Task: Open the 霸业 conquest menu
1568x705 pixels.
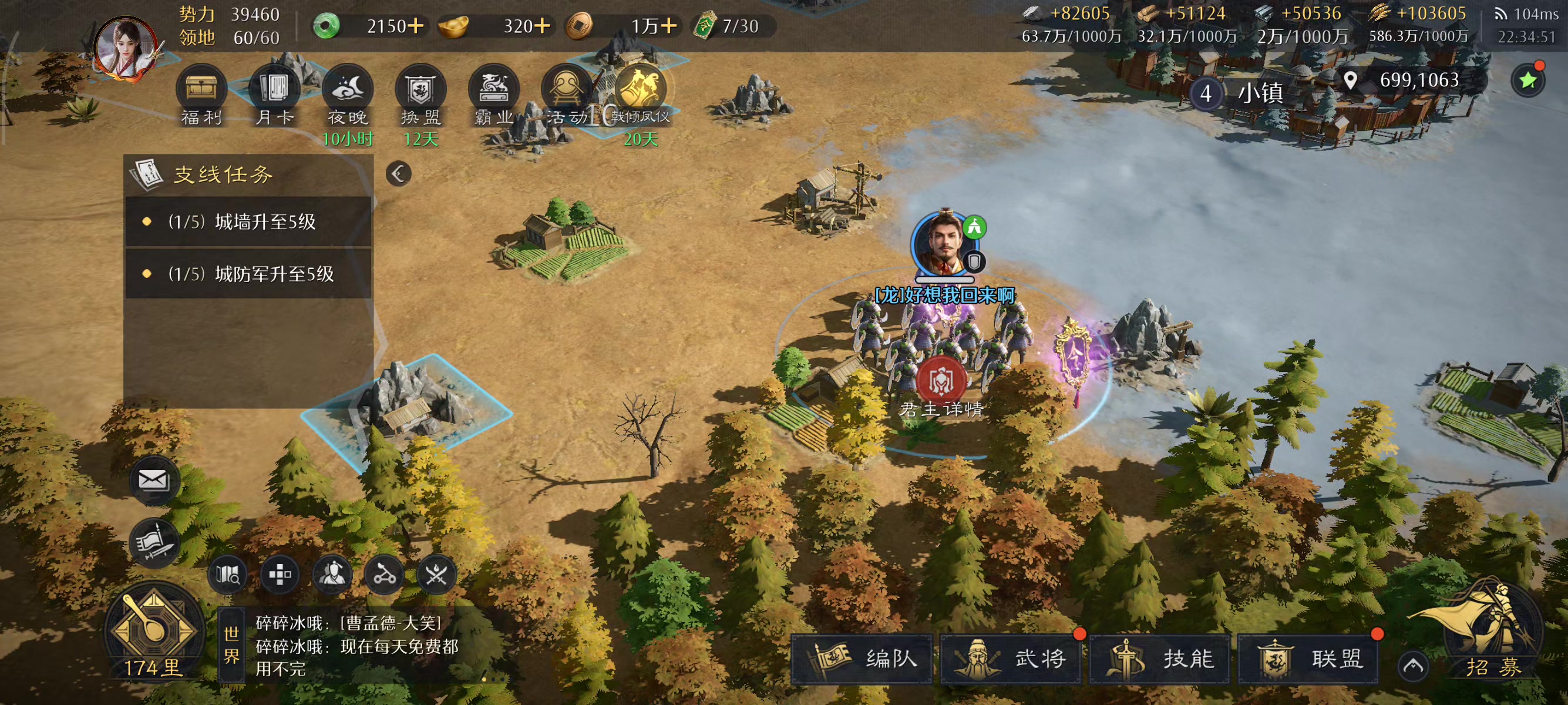Action: (493, 91)
